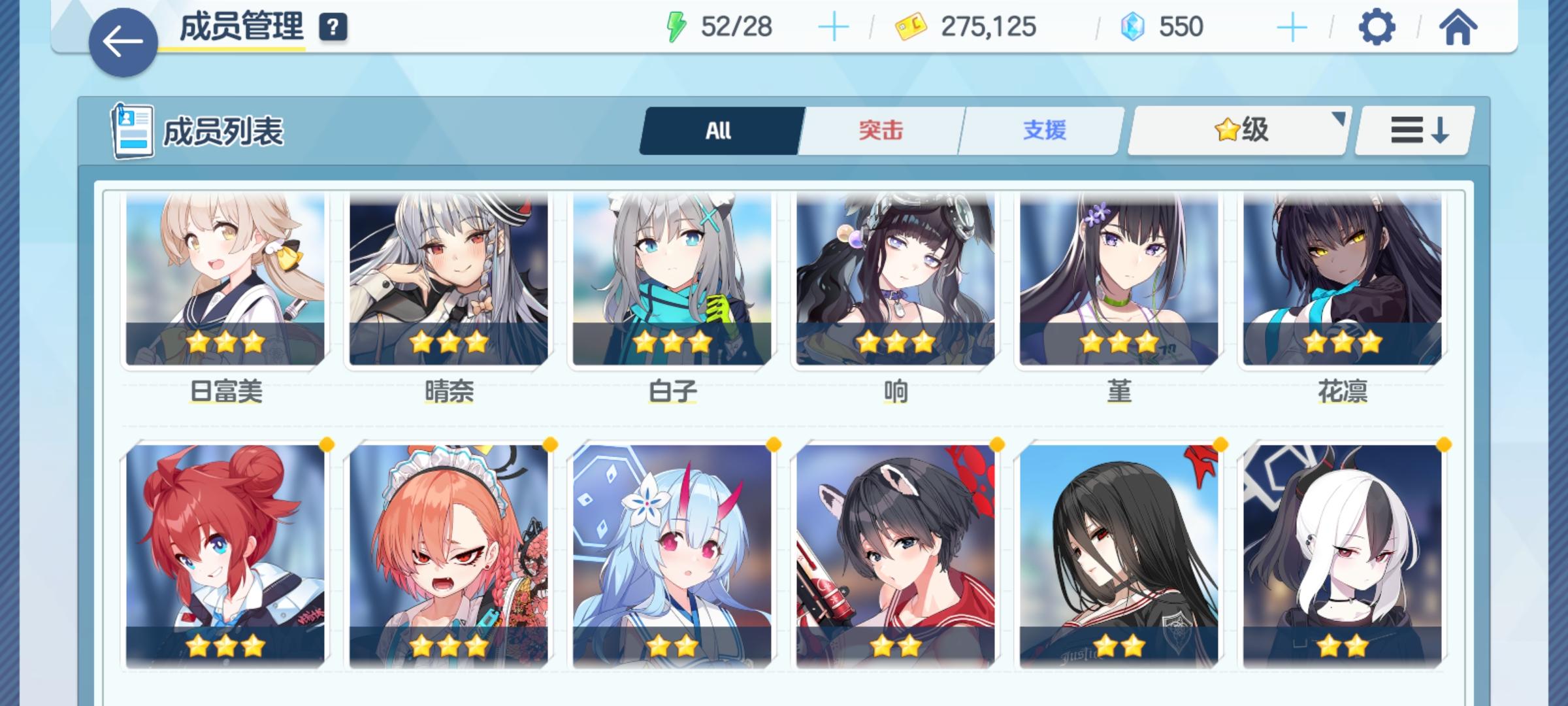1568x706 pixels.
Task: Select the All filter tab
Action: pos(719,130)
